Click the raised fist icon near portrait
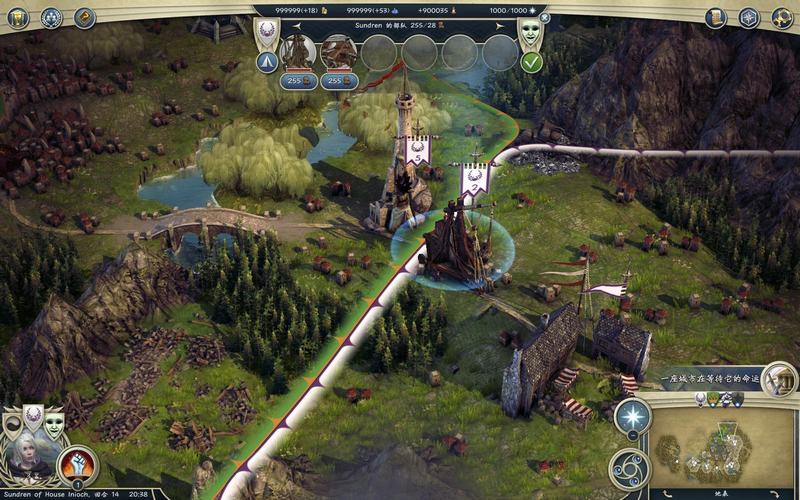The width and height of the screenshot is (800, 500). click(x=76, y=463)
